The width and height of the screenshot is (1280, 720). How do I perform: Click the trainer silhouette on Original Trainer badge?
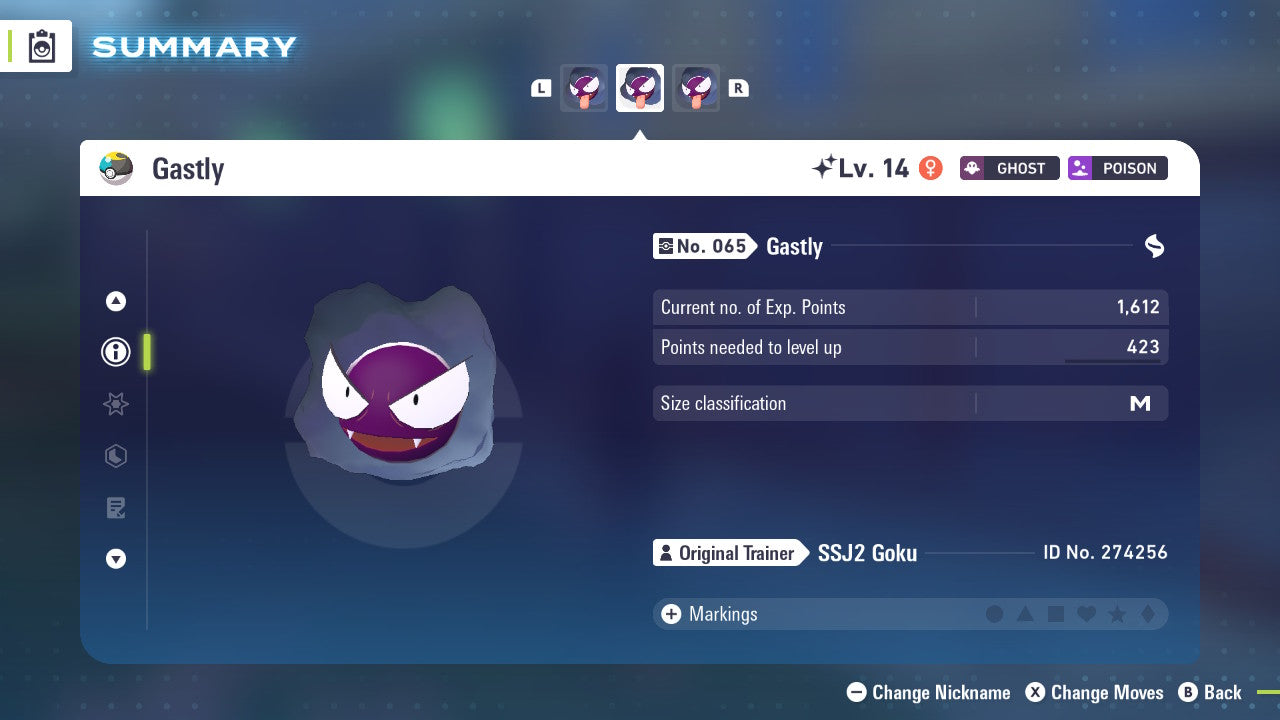coord(668,553)
